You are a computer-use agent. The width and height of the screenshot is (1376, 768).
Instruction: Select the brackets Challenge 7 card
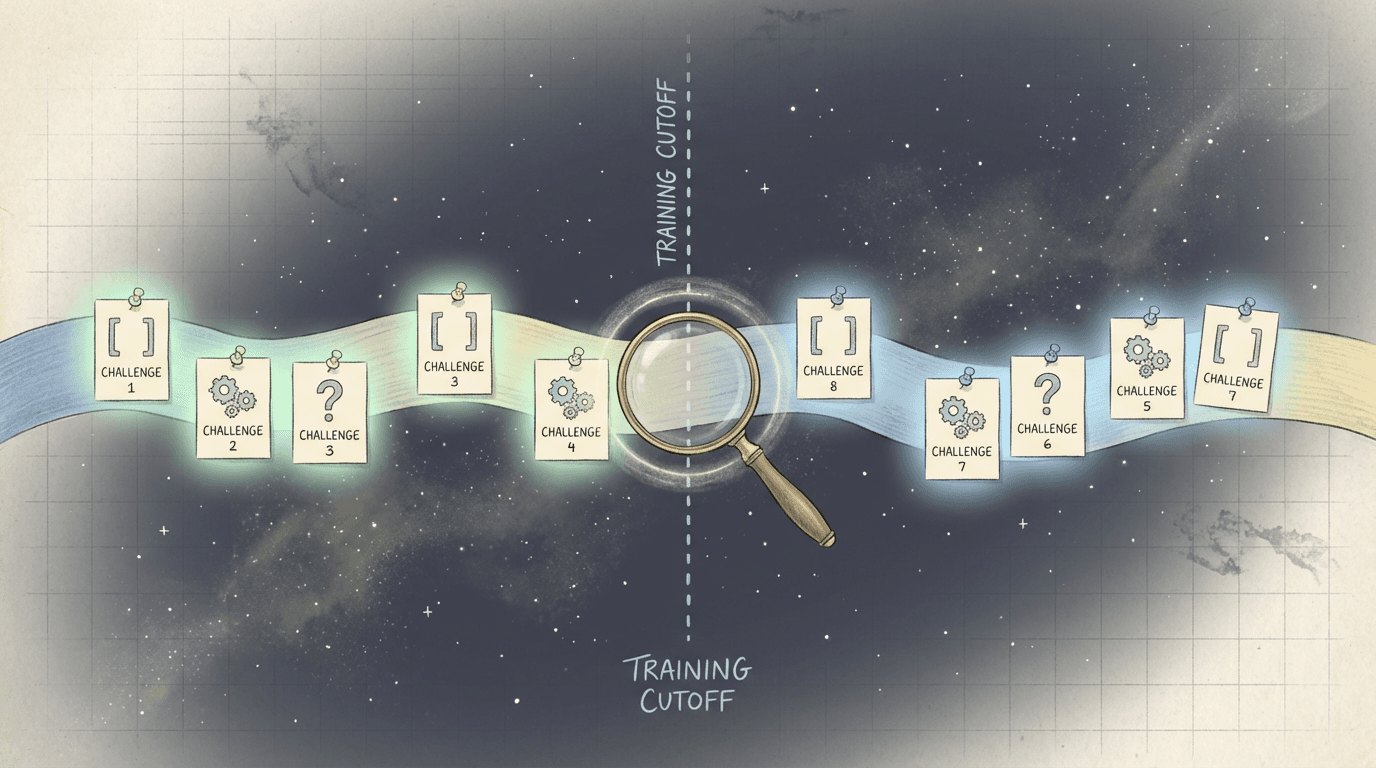pyautogui.click(x=1240, y=358)
